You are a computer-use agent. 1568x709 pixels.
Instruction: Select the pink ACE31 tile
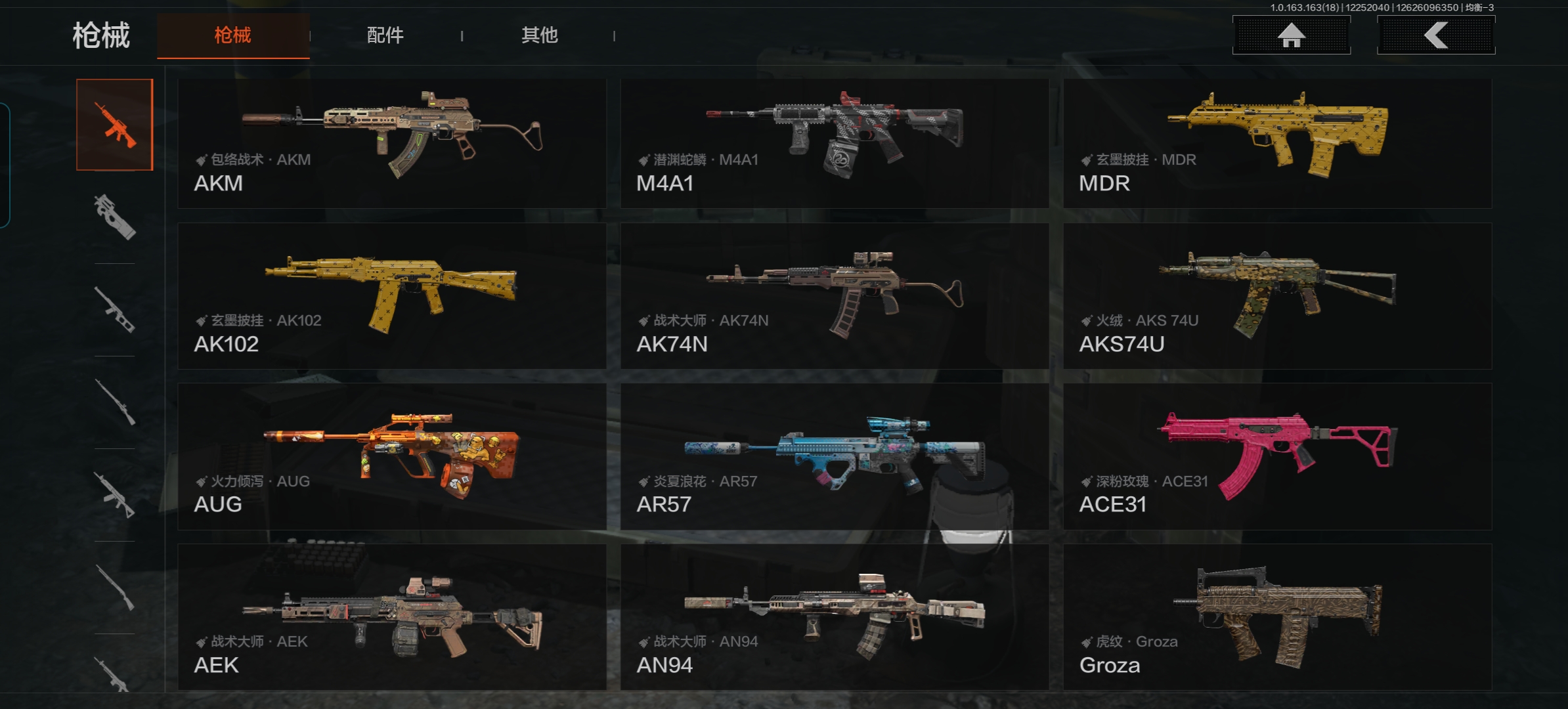click(x=1277, y=457)
